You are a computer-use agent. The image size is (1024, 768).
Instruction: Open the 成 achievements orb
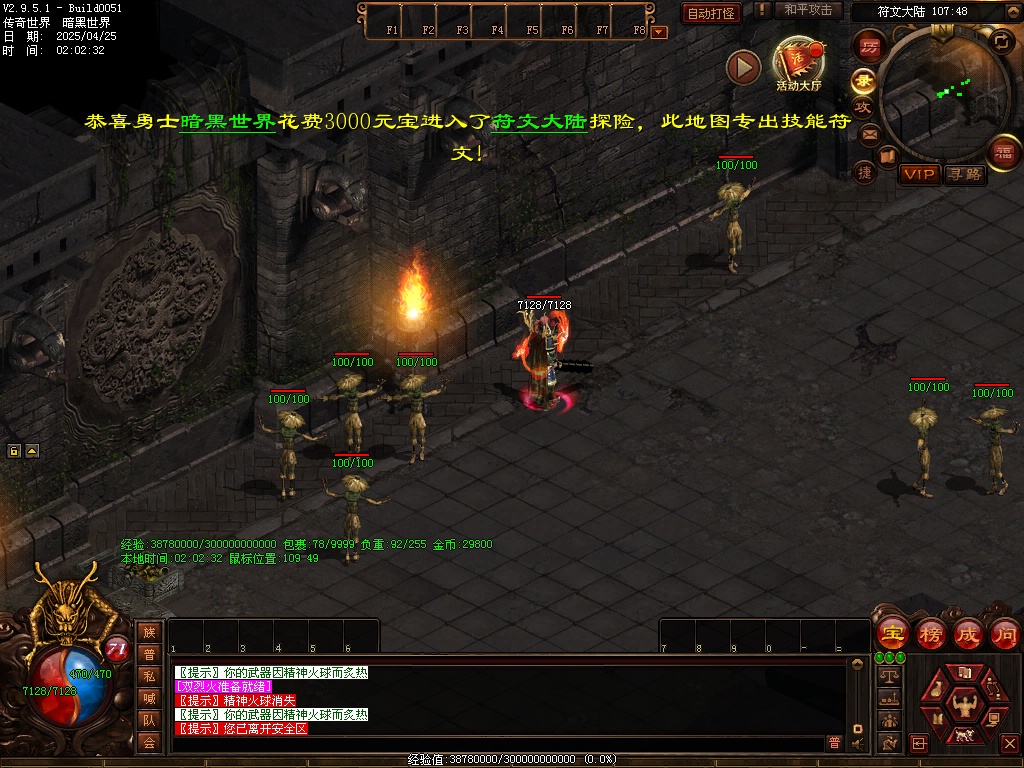(x=967, y=634)
